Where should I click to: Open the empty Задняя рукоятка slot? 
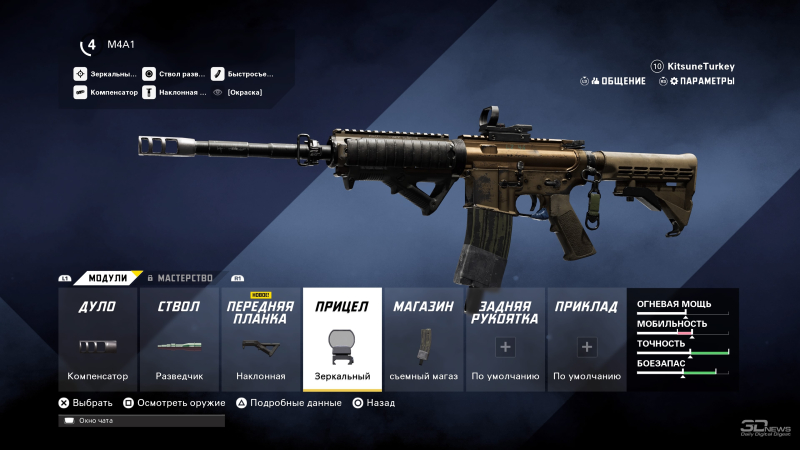pyautogui.click(x=505, y=340)
